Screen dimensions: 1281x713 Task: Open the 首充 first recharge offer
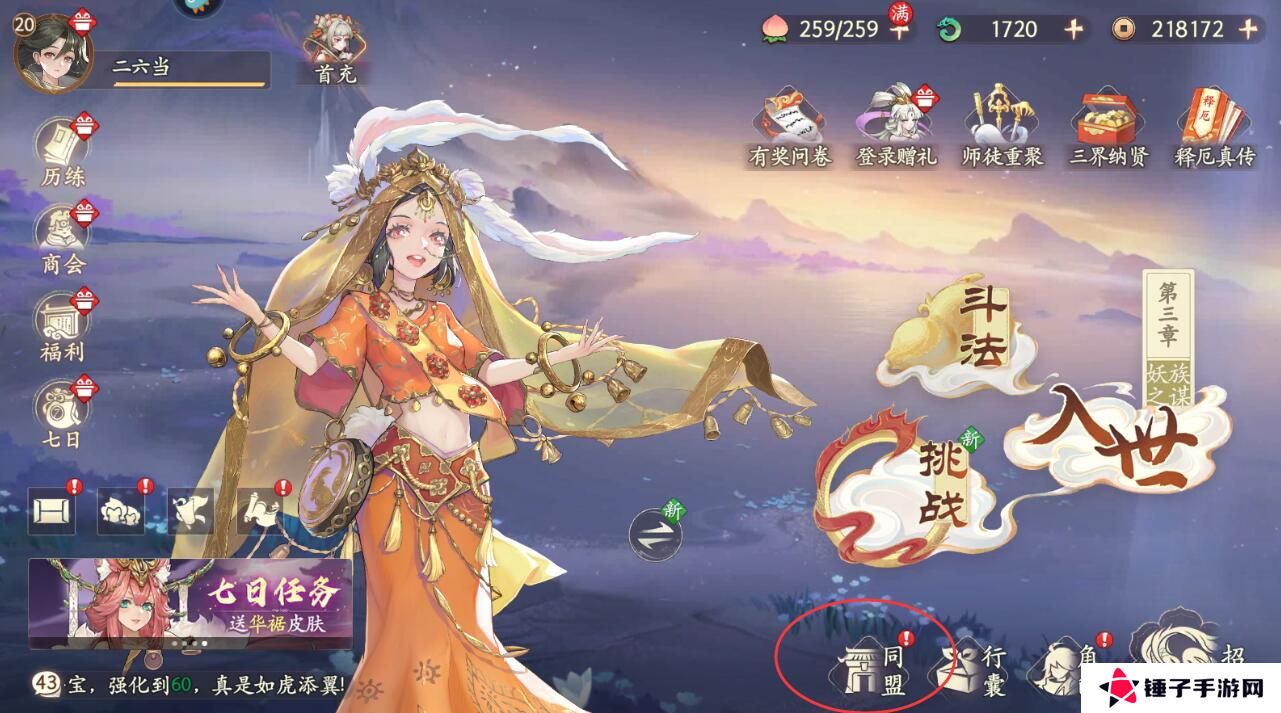coord(335,48)
